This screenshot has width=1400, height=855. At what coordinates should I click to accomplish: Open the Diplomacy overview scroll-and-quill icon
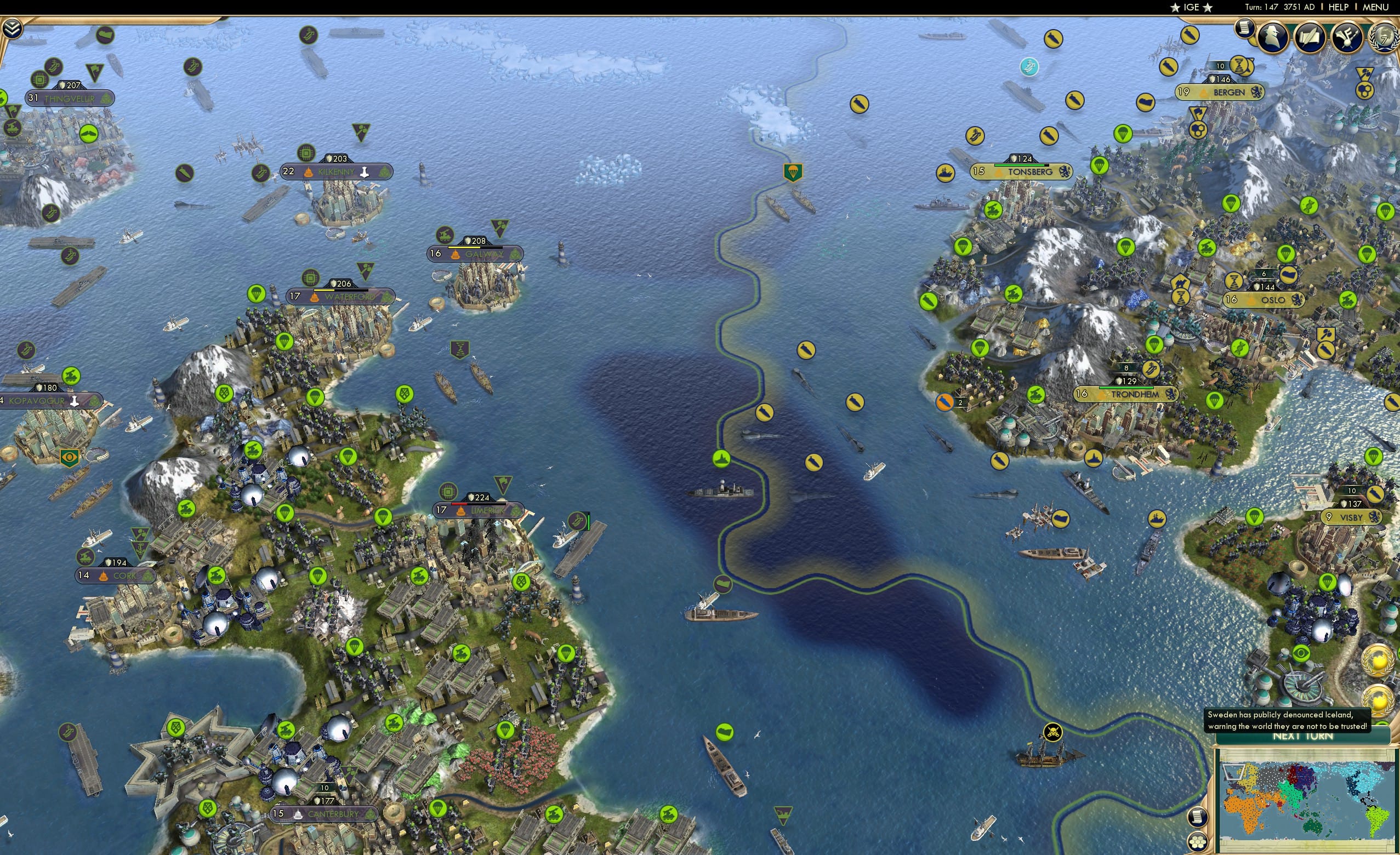click(x=1311, y=37)
